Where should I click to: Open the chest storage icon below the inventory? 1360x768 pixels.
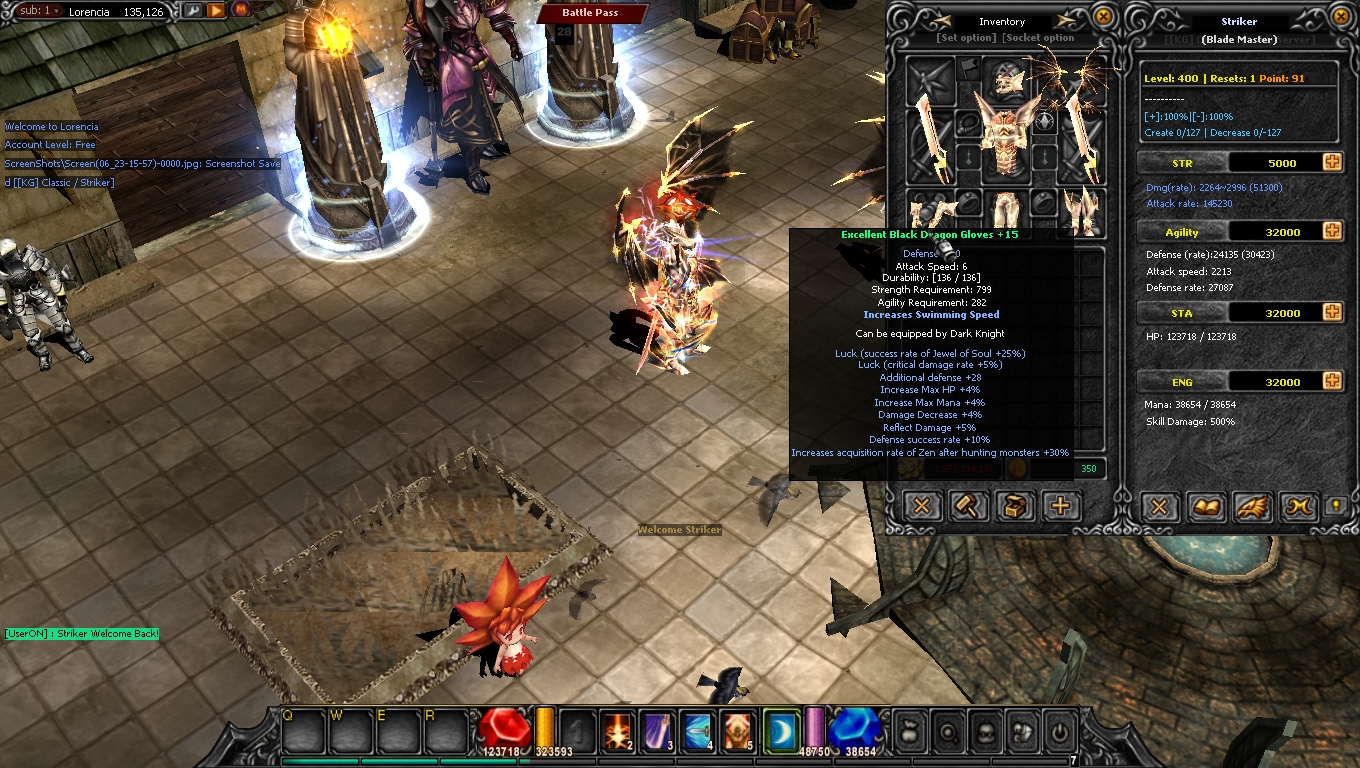[x=1014, y=507]
